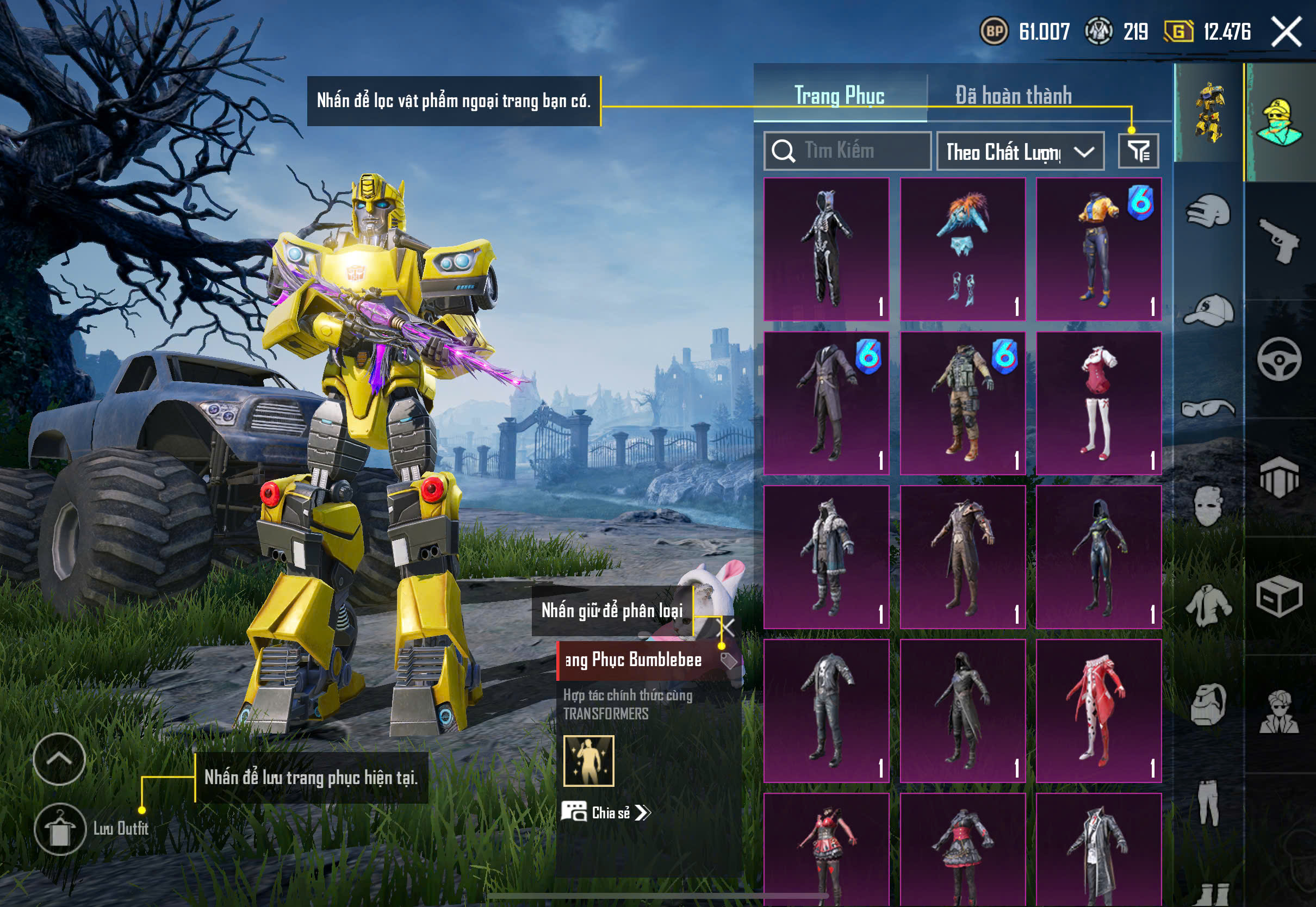Open the Theo Chất Lượng sort dropdown
1316x907 pixels.
[1020, 152]
